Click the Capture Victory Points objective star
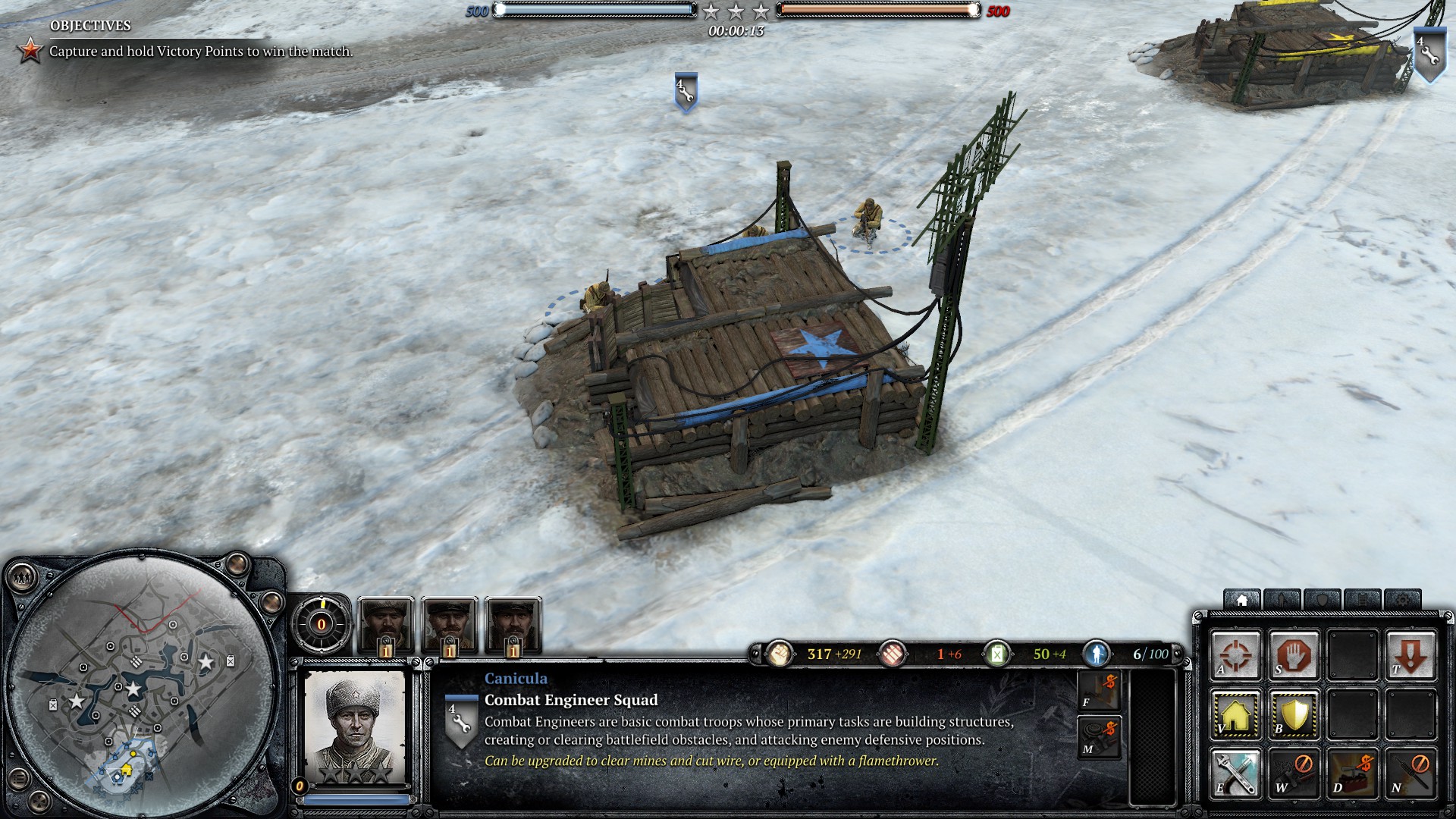Viewport: 1456px width, 819px height. 30,51
